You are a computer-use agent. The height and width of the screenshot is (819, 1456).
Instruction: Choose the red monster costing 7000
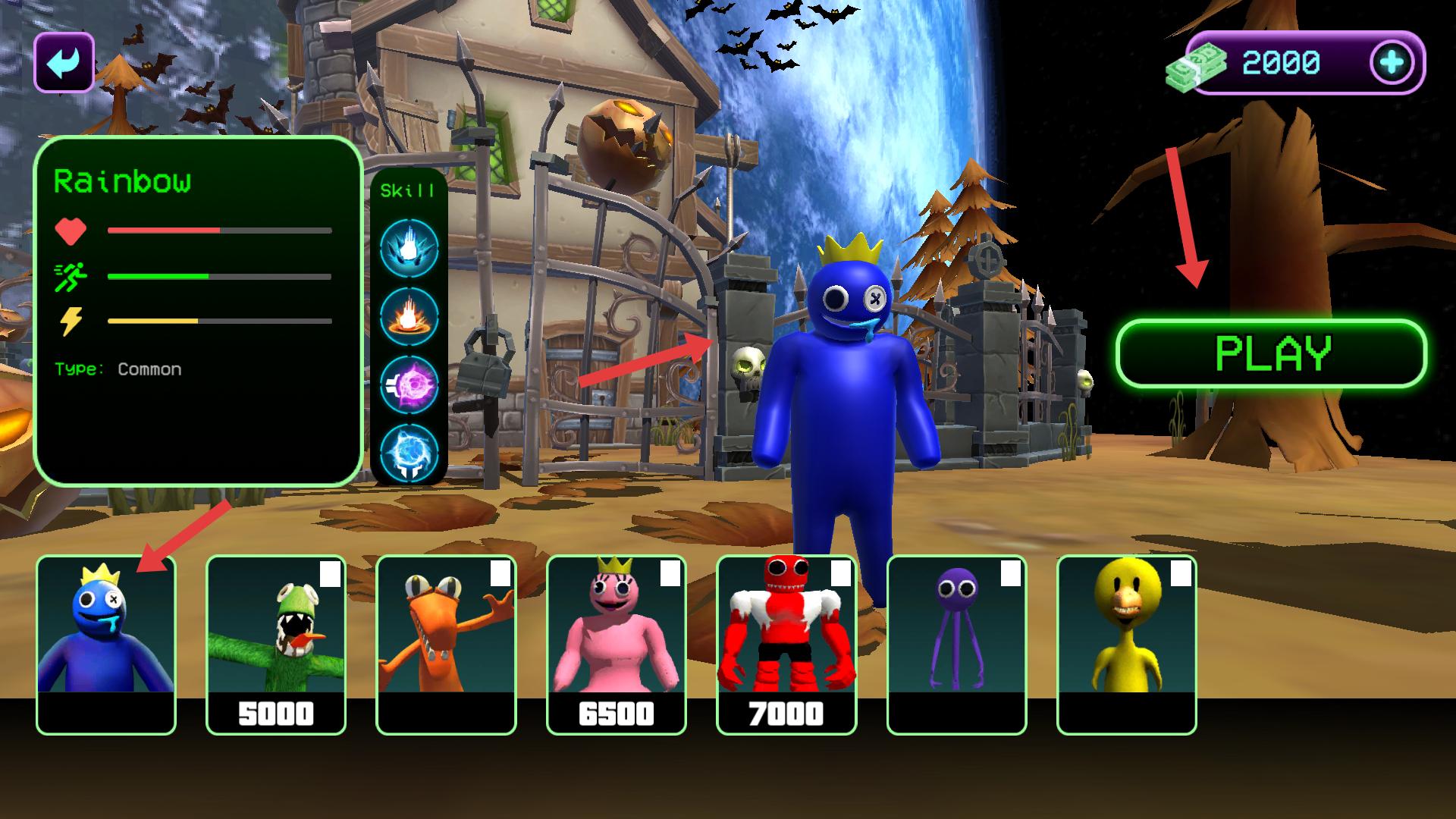(786, 645)
